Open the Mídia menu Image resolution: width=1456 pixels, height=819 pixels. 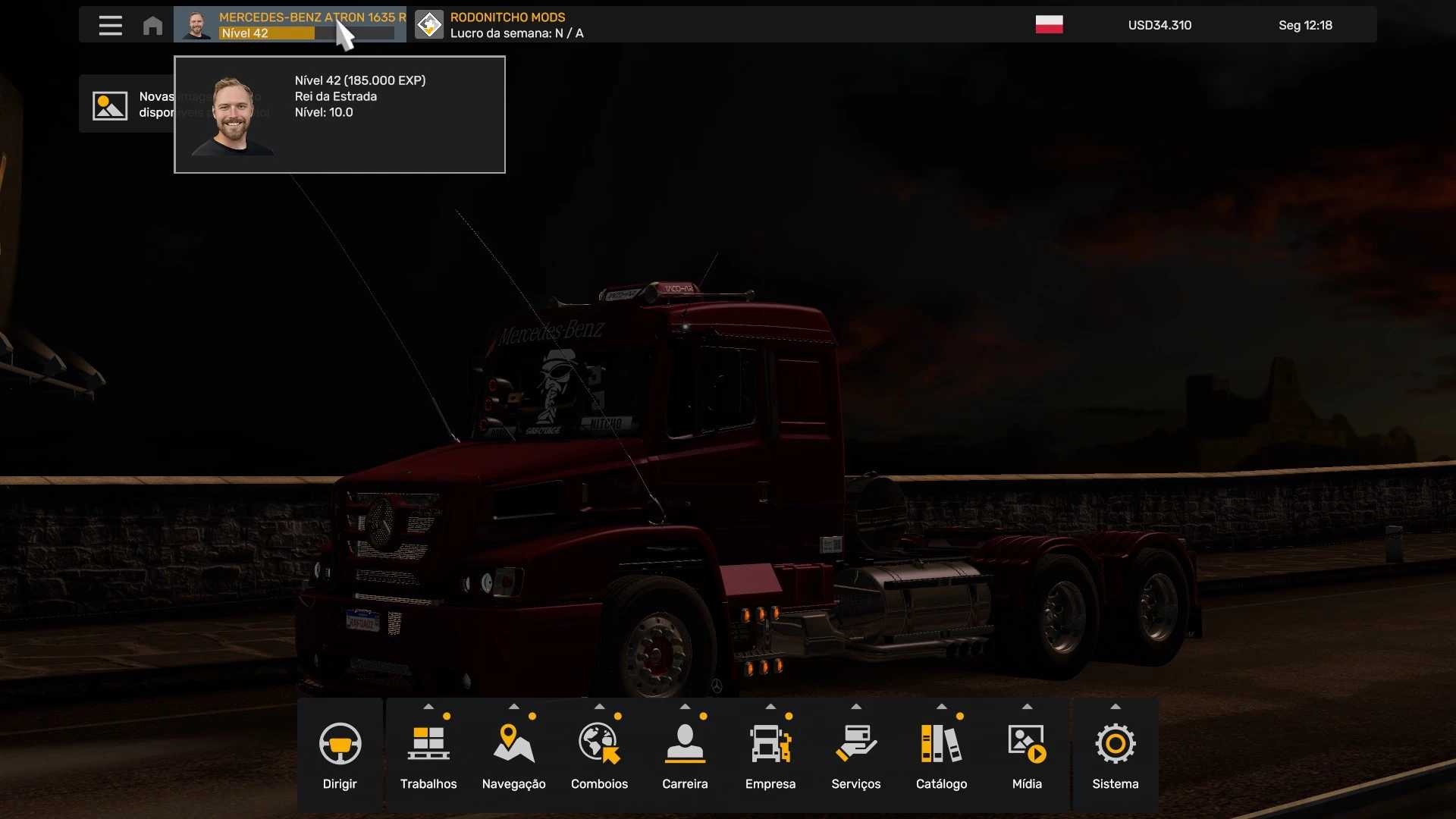coord(1027,754)
